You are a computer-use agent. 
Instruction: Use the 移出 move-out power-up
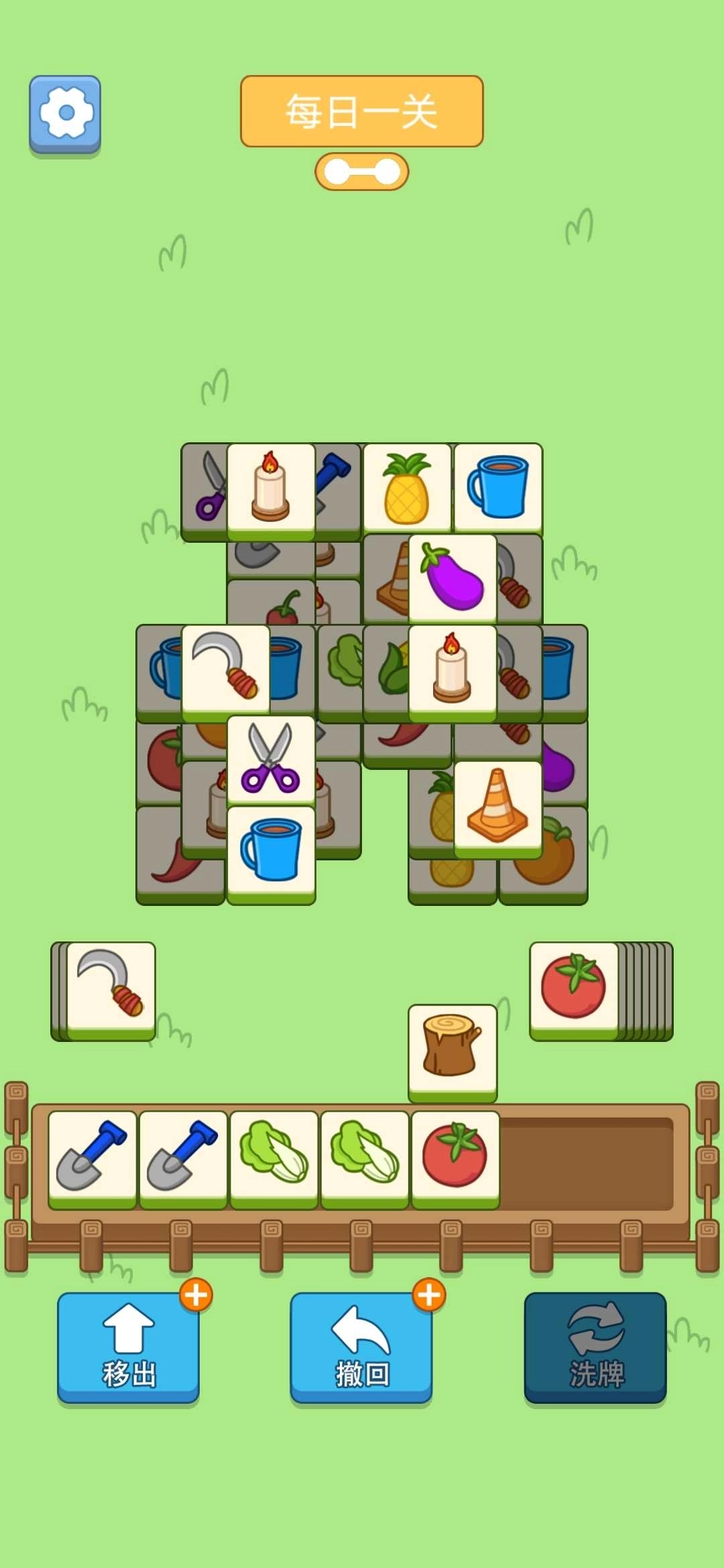(x=128, y=1347)
